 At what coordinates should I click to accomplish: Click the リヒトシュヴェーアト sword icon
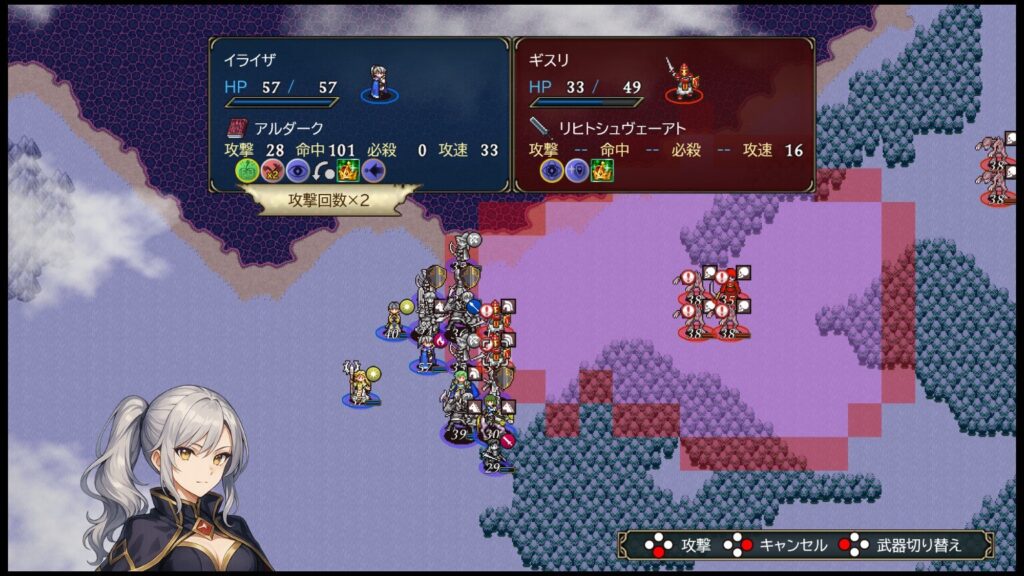[x=541, y=128]
